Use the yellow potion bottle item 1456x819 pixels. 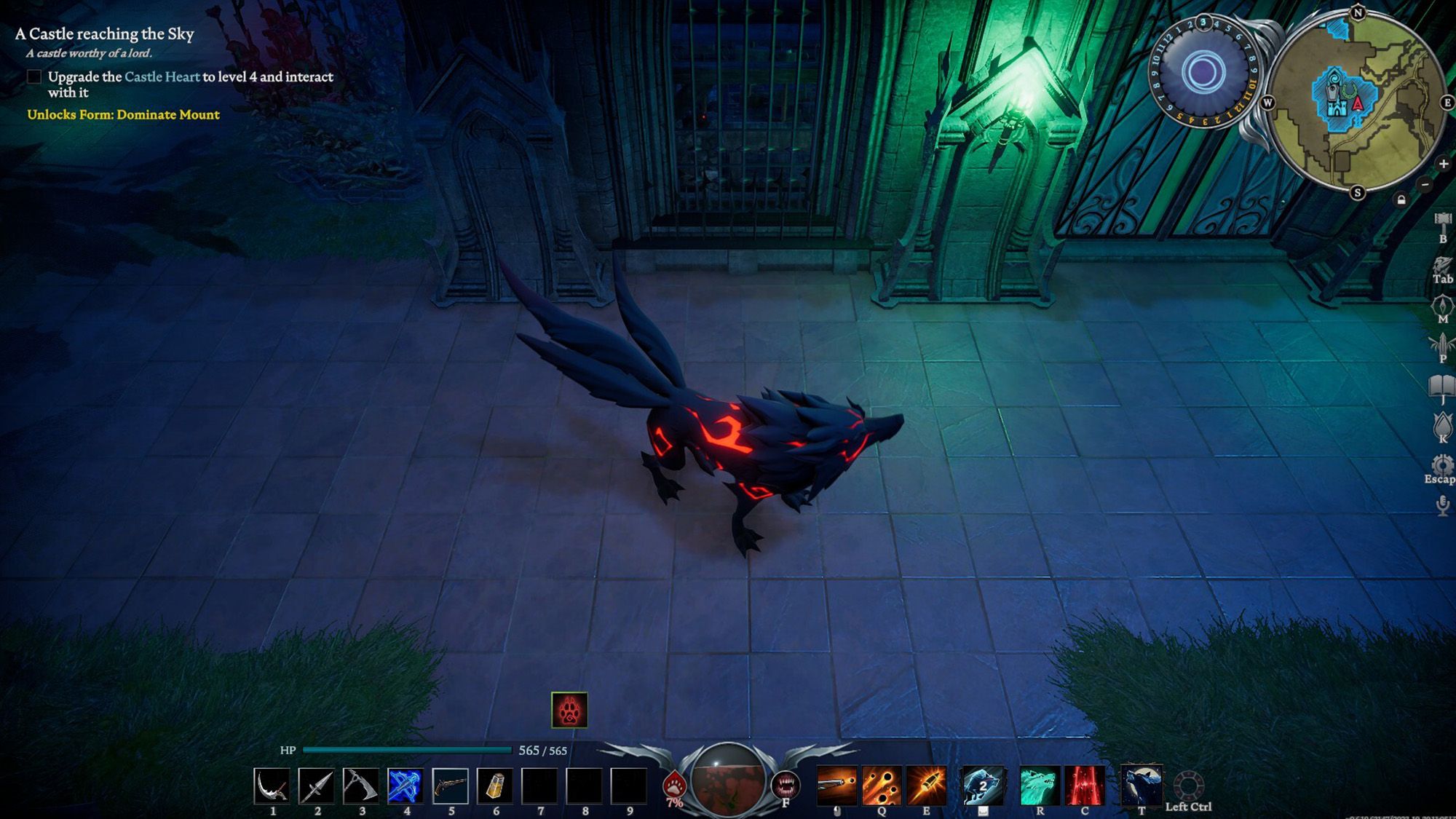(495, 786)
